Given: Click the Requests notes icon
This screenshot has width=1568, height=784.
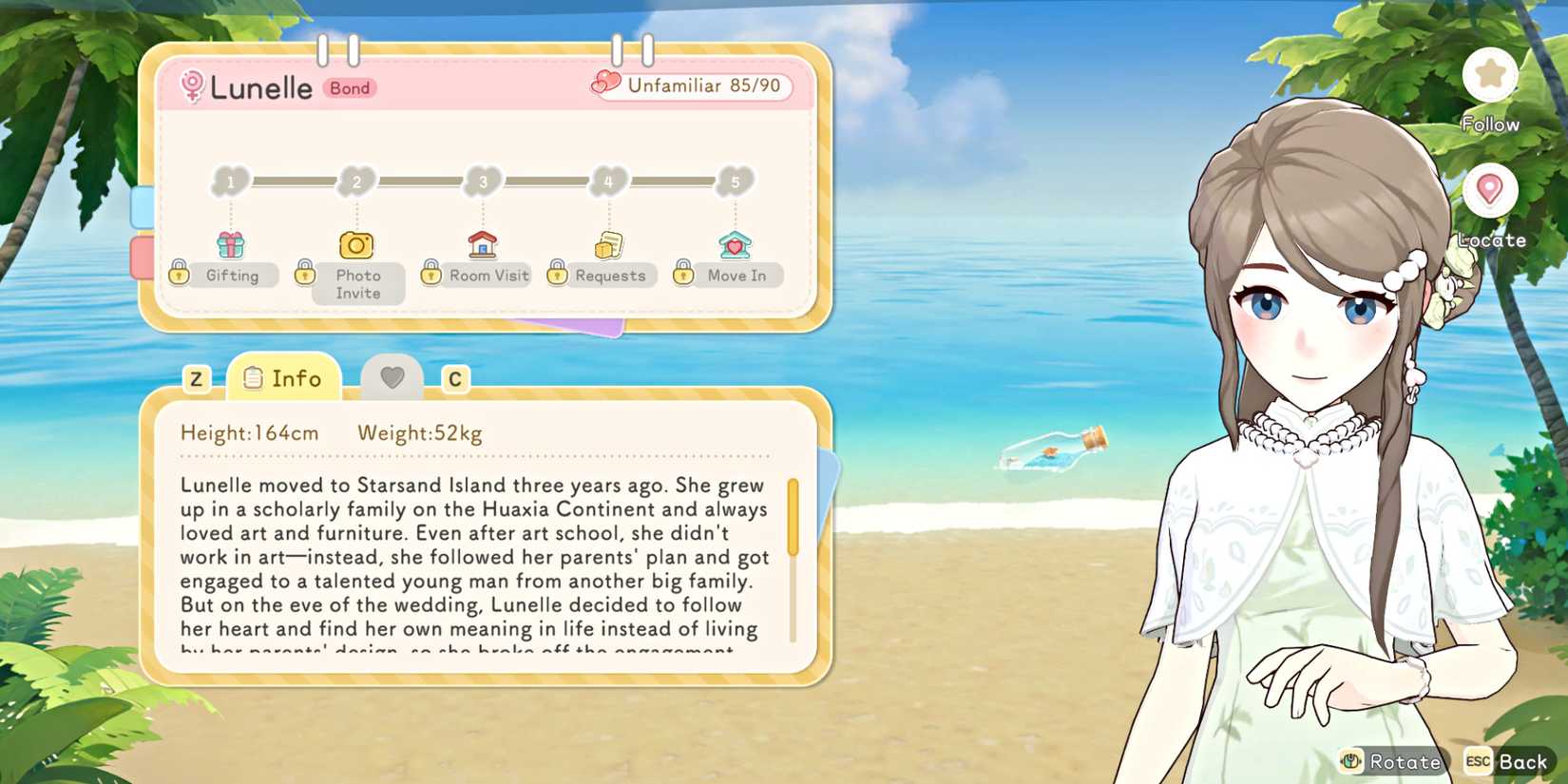Looking at the screenshot, I should tap(608, 244).
